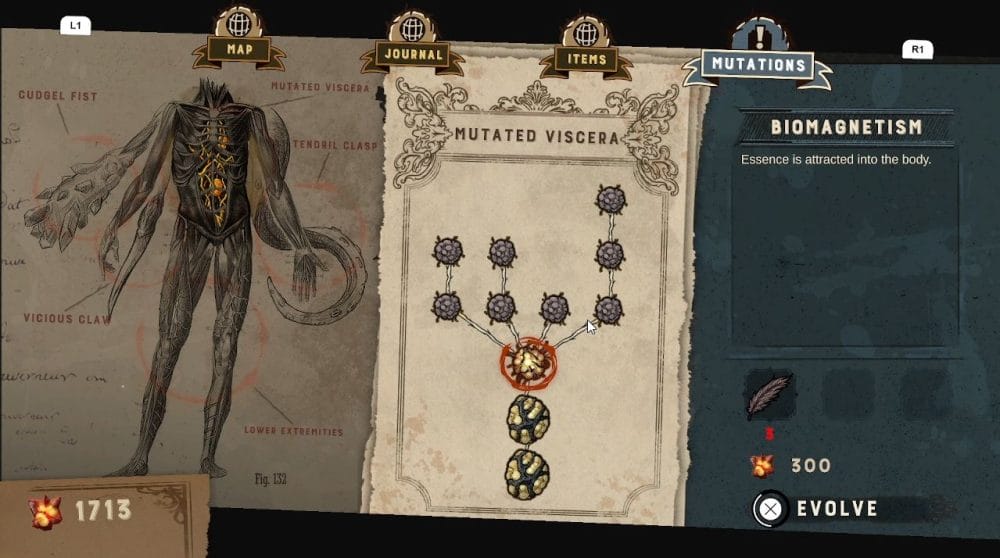Select the topmost node of the tallest branch

[611, 200]
